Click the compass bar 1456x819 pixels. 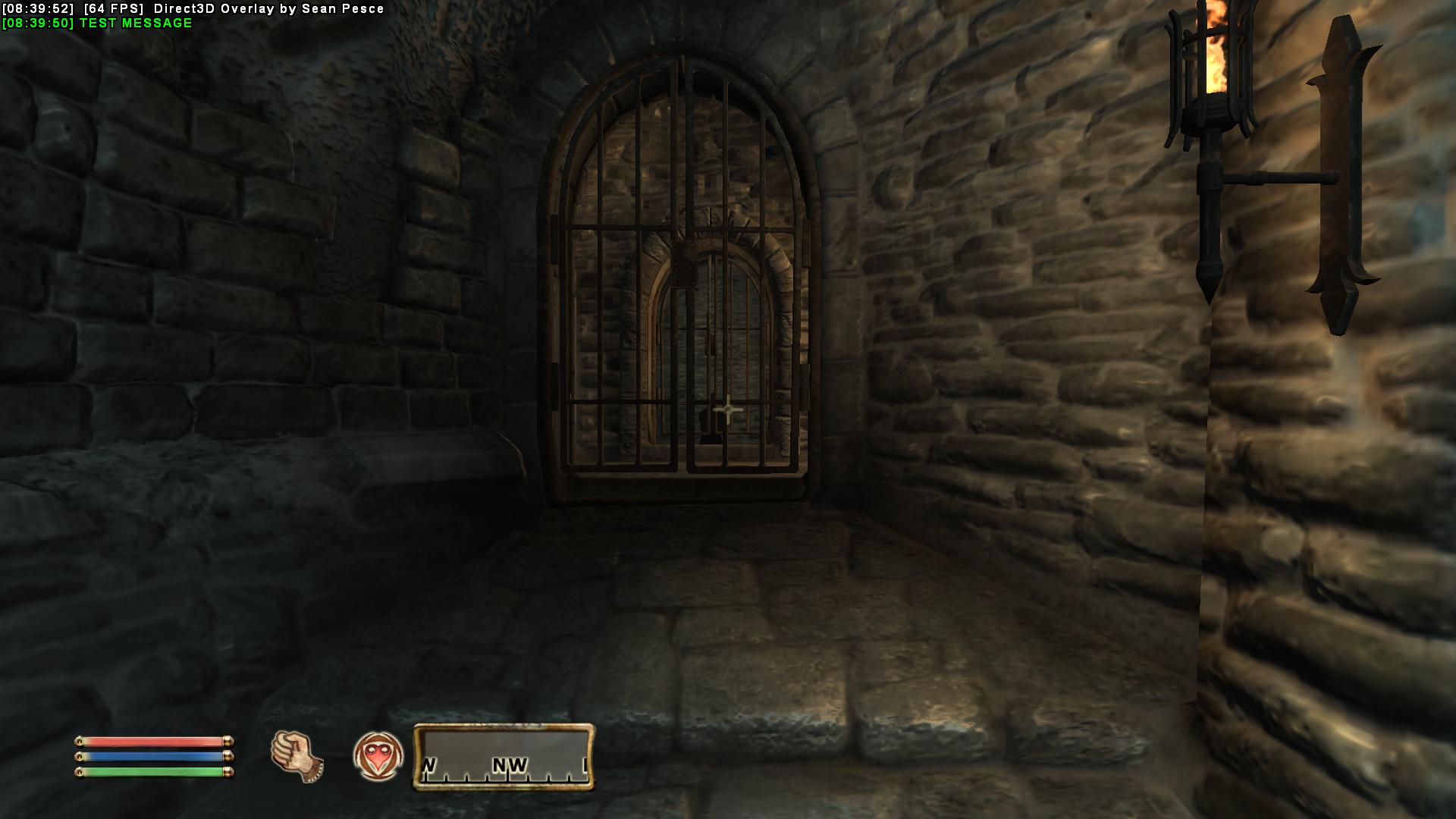click(504, 757)
